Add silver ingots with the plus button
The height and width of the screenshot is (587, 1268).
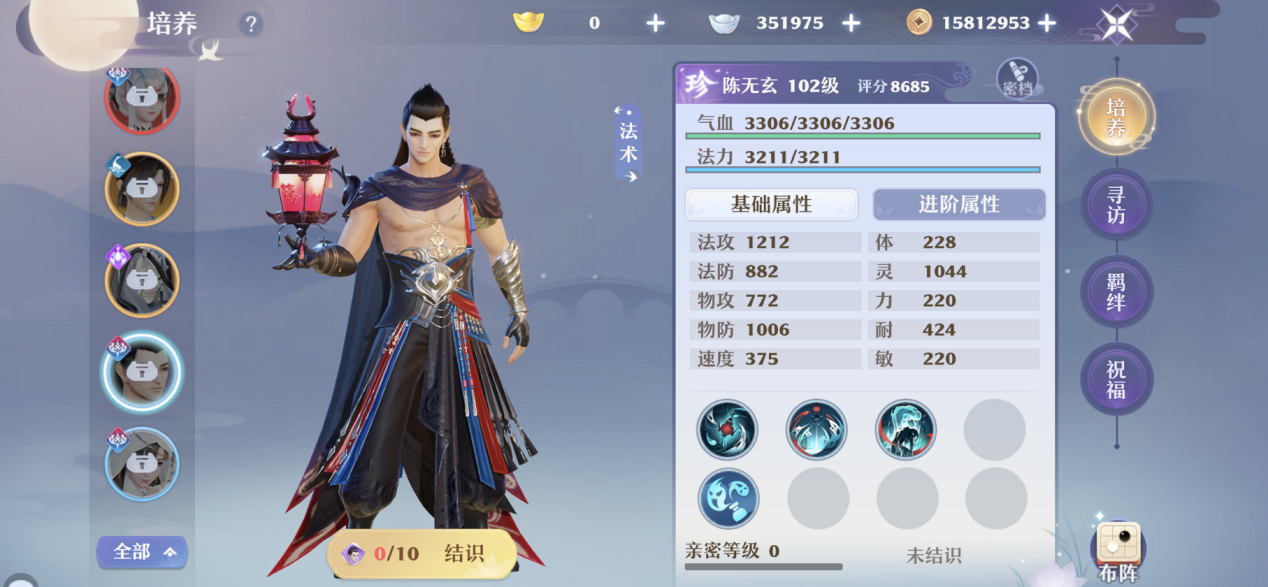point(851,23)
